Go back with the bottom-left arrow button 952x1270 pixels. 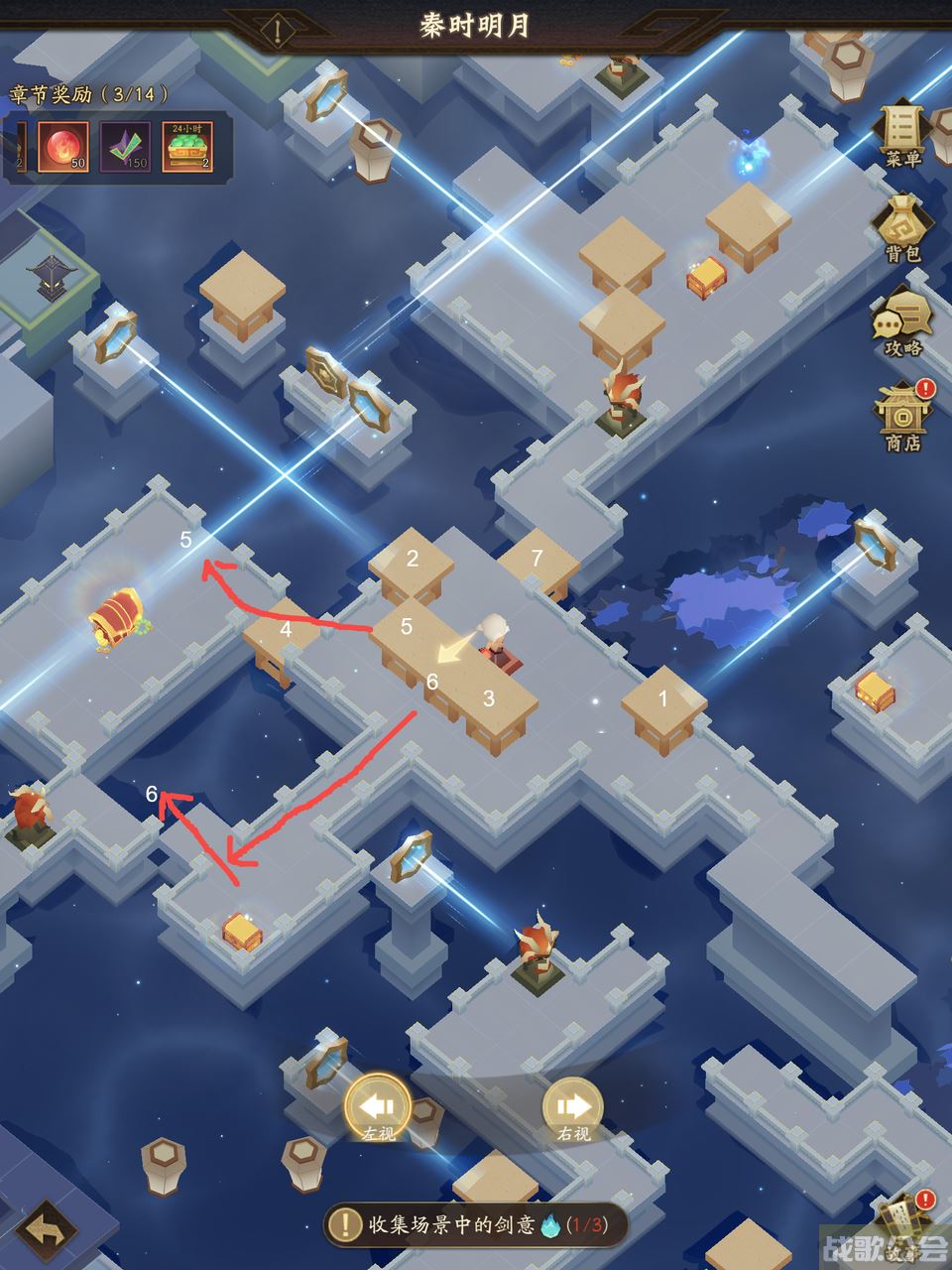point(46,1232)
